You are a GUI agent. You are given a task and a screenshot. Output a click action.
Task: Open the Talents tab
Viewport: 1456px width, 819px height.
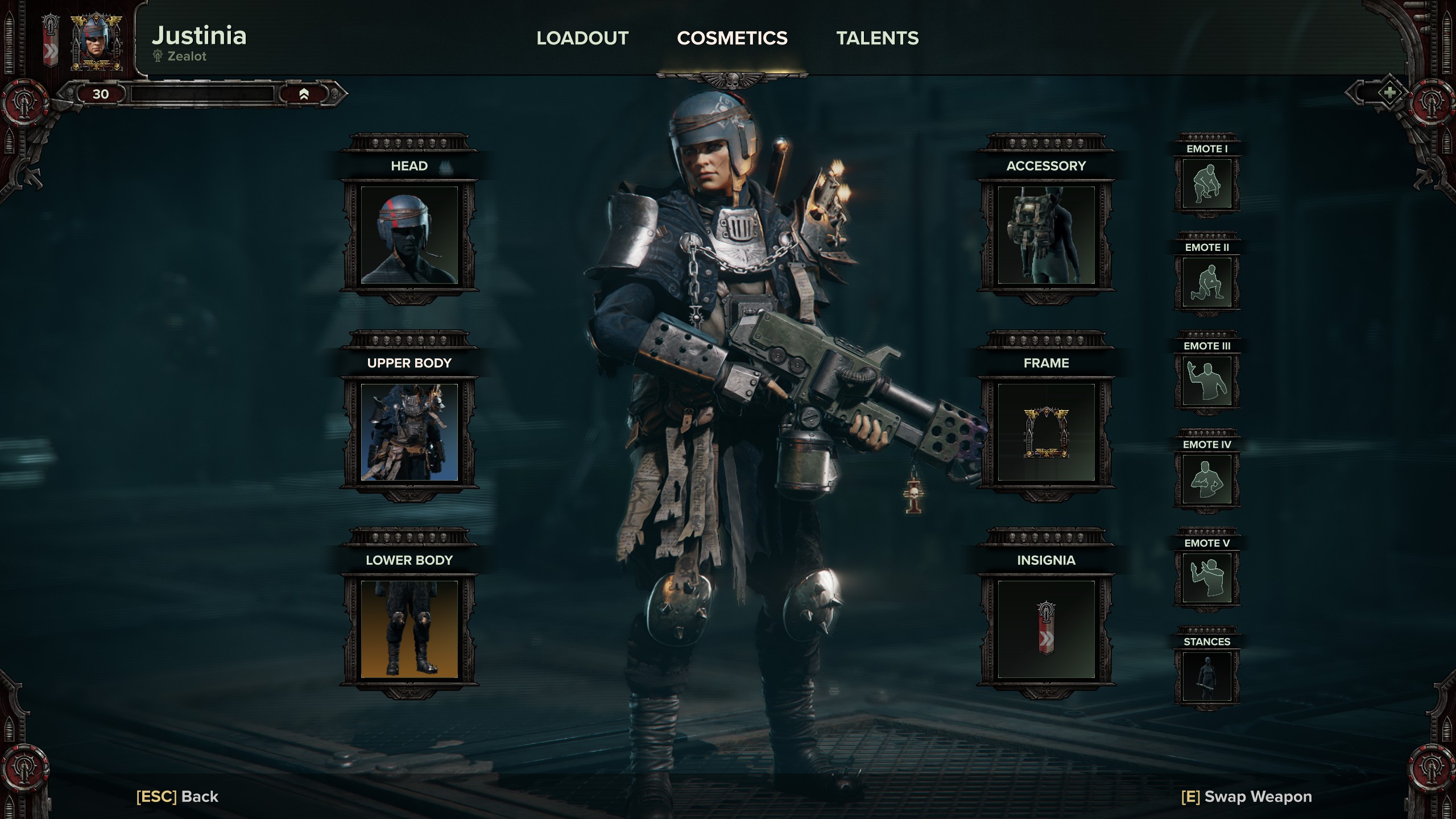tap(877, 38)
